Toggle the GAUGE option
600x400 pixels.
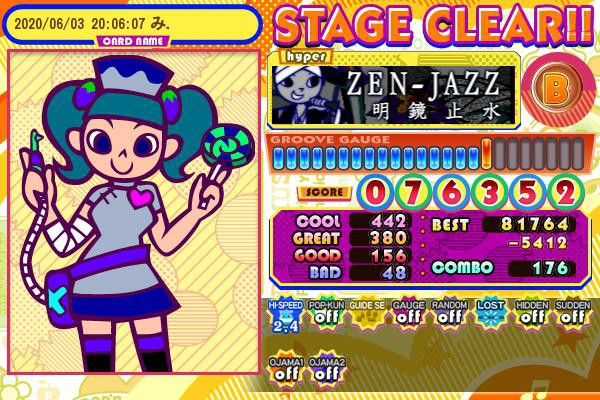407,314
